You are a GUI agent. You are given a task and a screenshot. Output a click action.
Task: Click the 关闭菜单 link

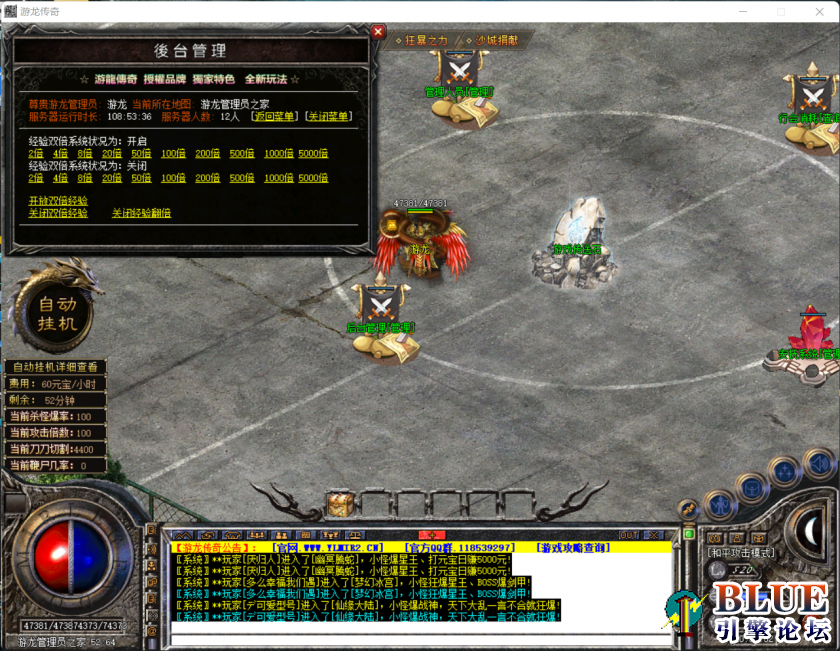point(328,117)
